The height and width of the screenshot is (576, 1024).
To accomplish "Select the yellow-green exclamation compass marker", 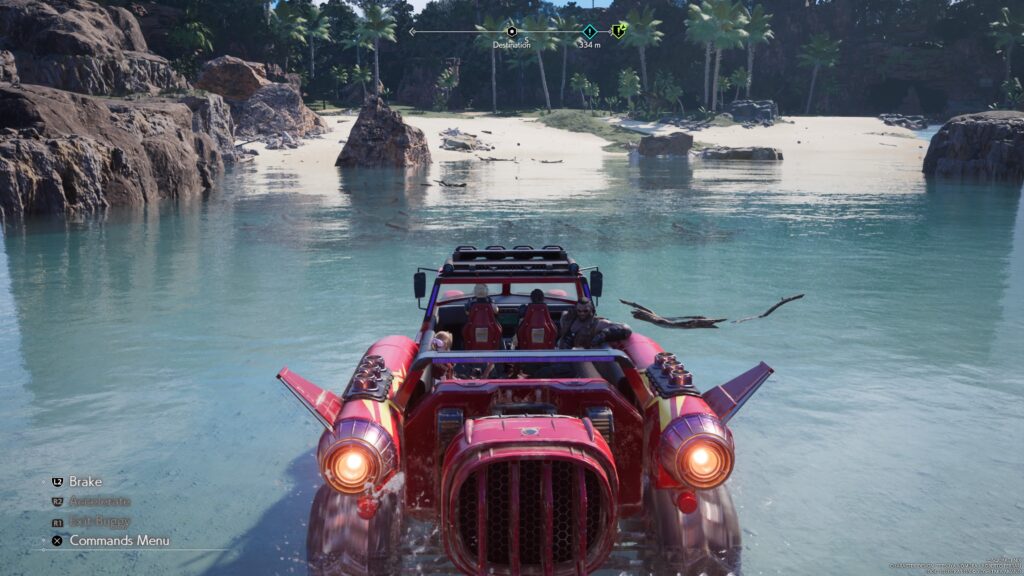I will click(619, 31).
